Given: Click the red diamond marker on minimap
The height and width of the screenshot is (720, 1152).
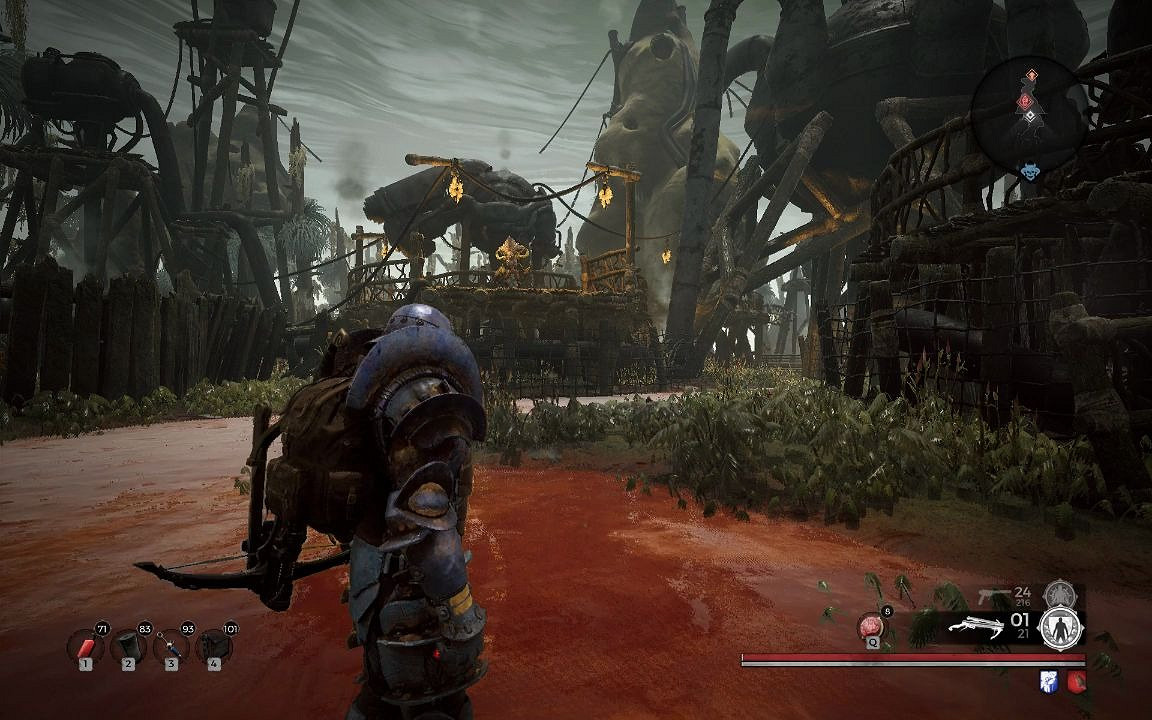Looking at the screenshot, I should (x=1024, y=100).
